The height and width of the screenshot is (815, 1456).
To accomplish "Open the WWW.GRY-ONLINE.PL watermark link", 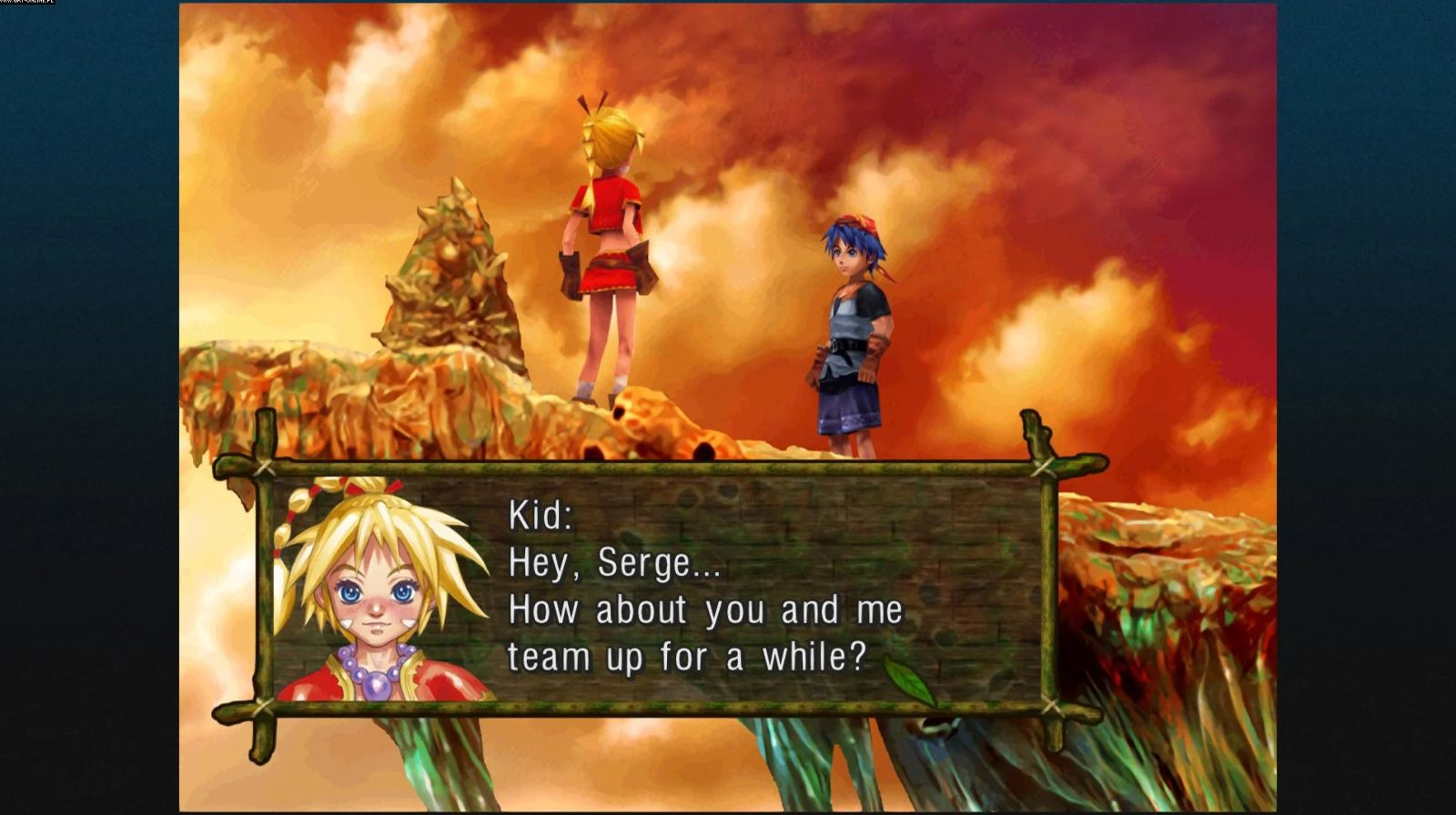I will click(27, 5).
